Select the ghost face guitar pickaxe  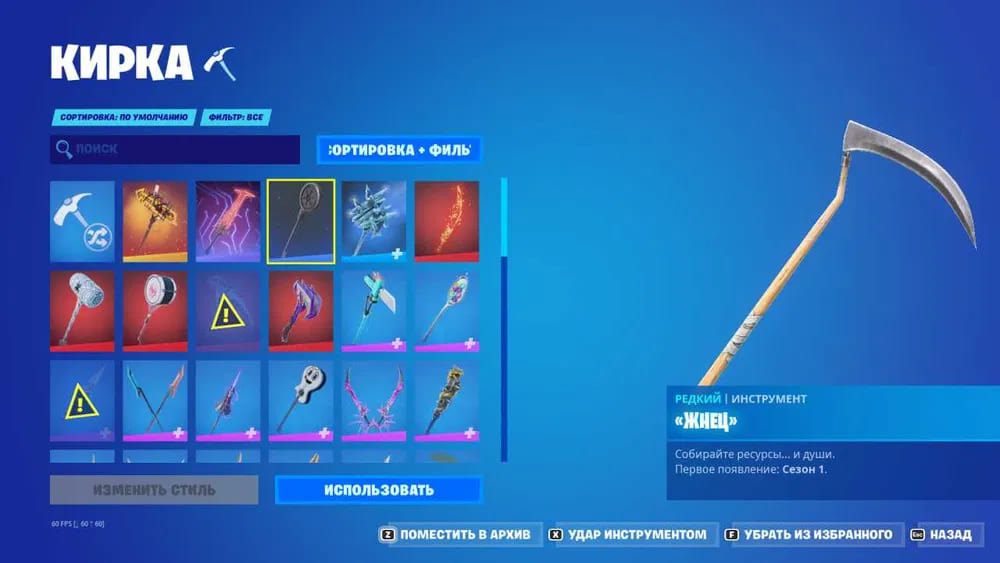[301, 400]
